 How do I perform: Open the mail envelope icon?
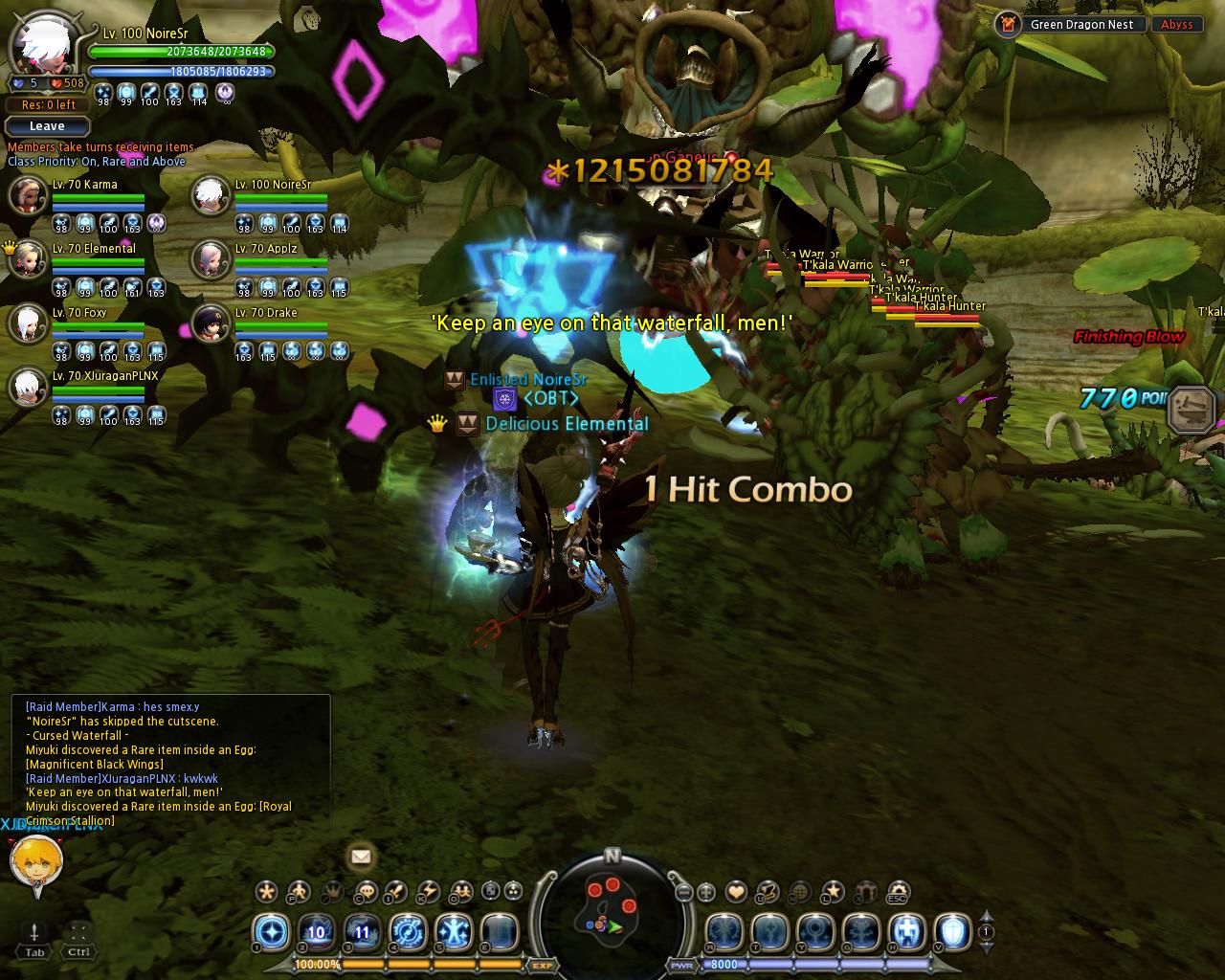point(361,857)
